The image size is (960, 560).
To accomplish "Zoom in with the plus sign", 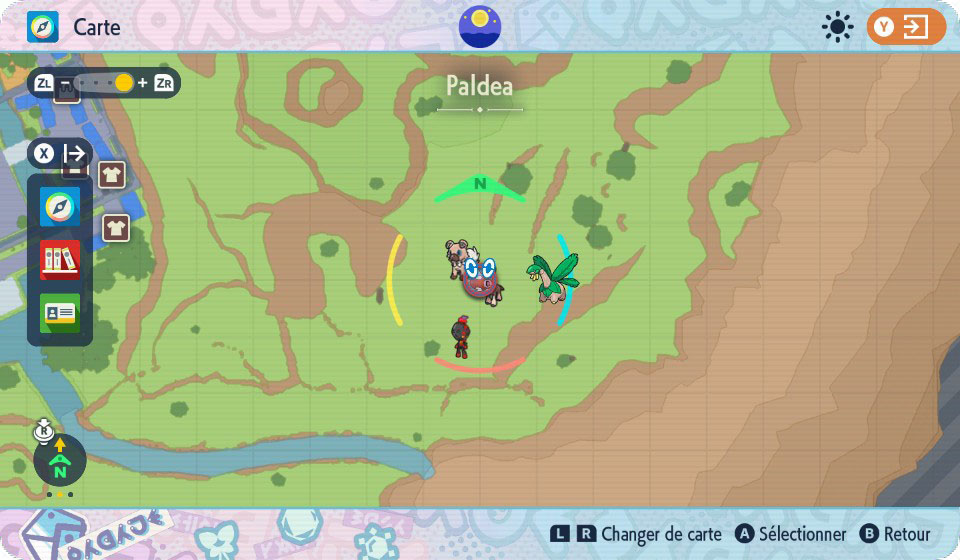I will coord(142,83).
